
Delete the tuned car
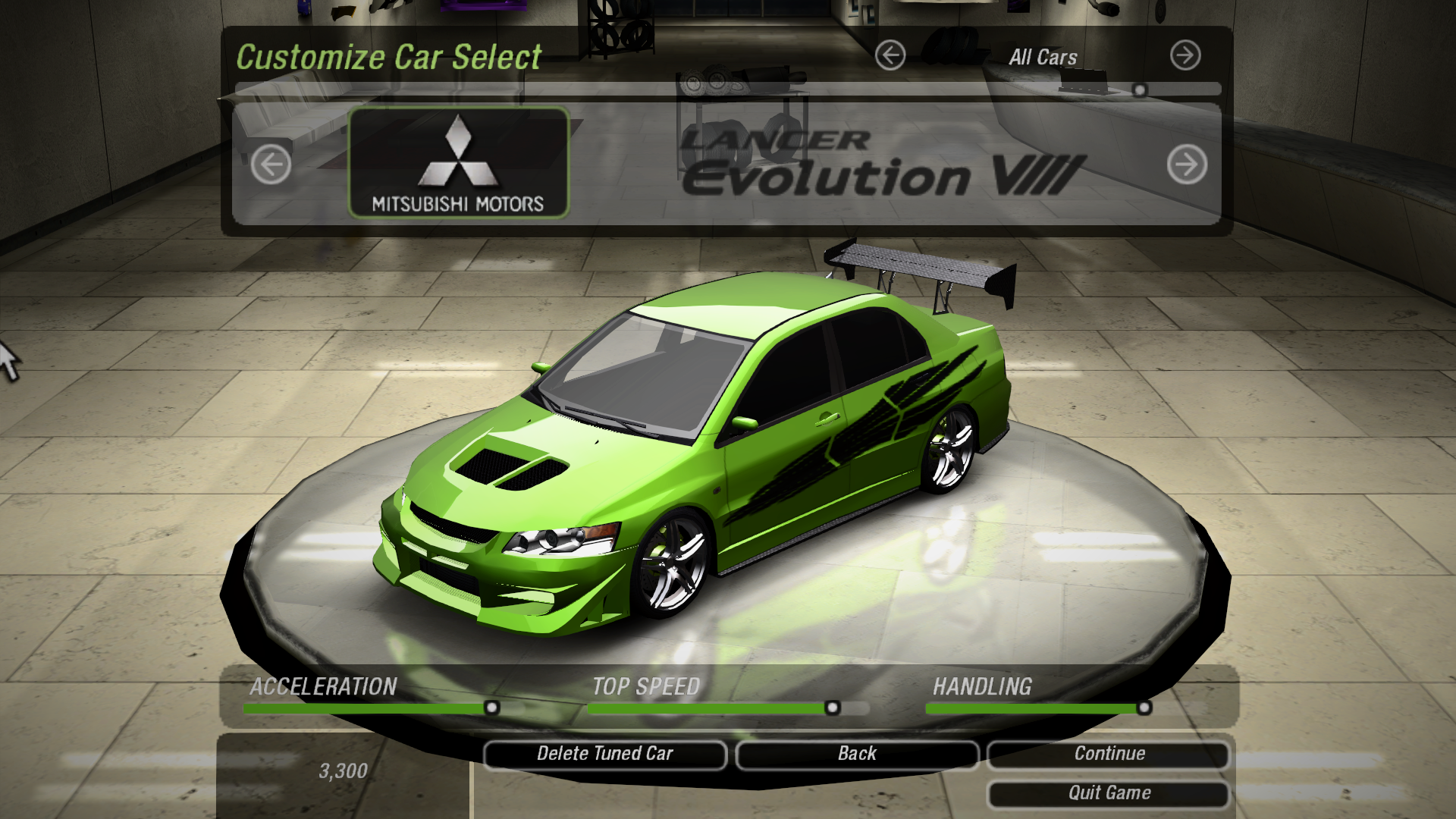point(604,754)
